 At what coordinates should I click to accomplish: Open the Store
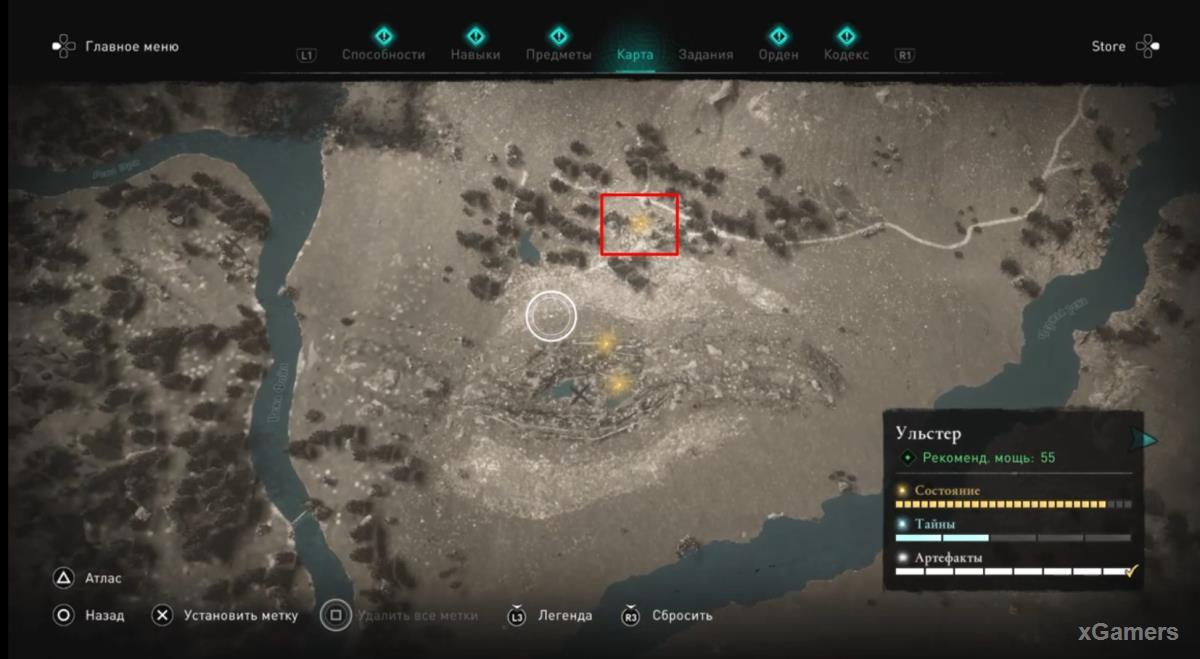[x=1108, y=46]
